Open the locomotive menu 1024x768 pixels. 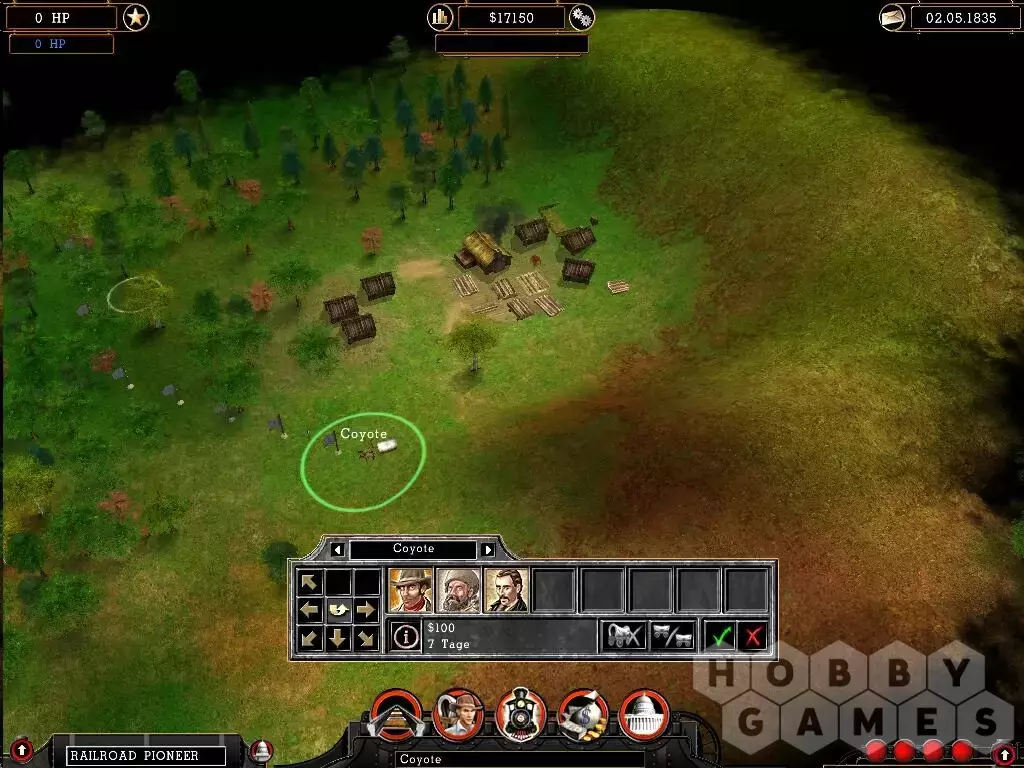(521, 714)
